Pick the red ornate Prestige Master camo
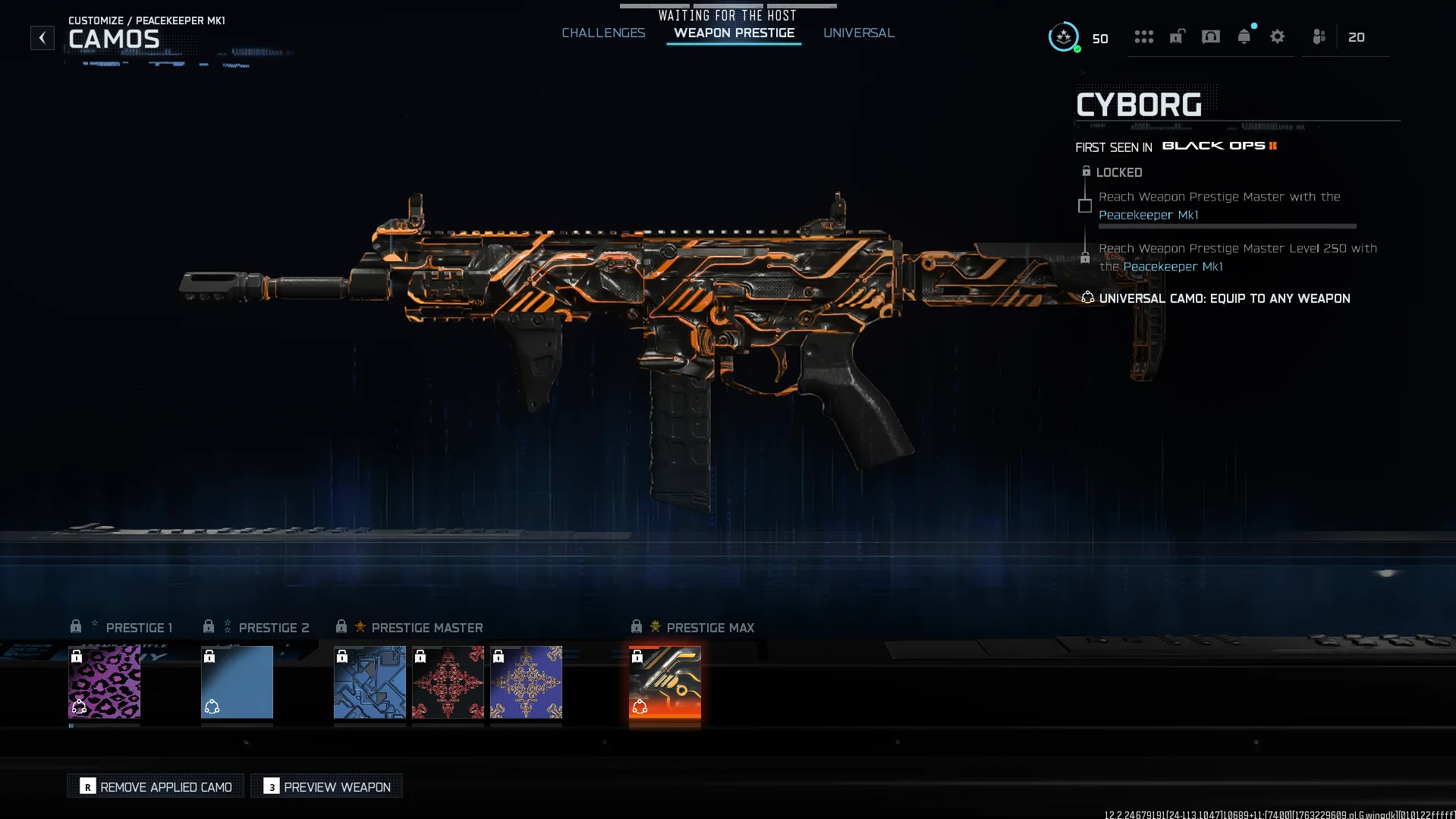Screen dimensions: 1456x819 point(448,682)
